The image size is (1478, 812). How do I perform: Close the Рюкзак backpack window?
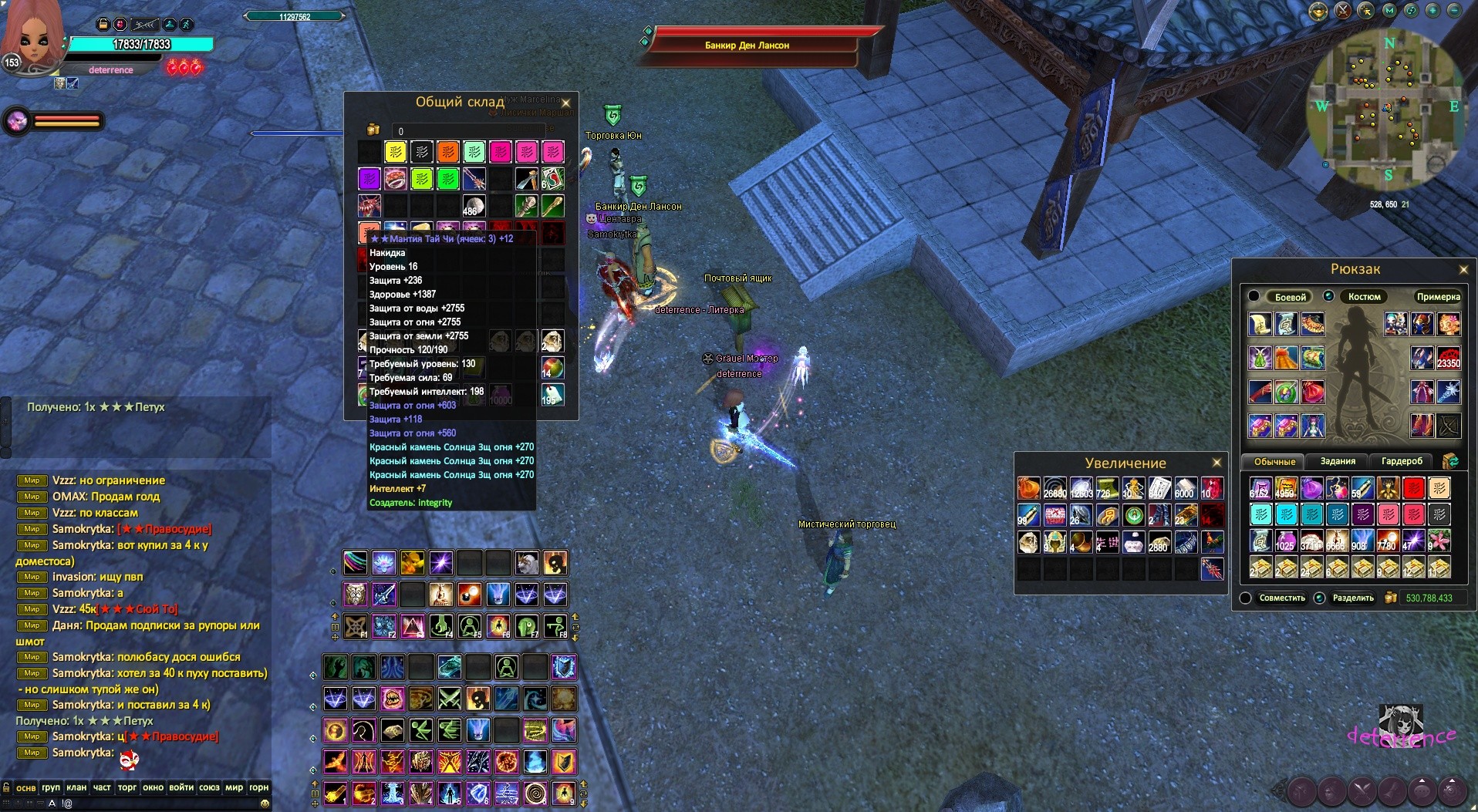[1463, 269]
